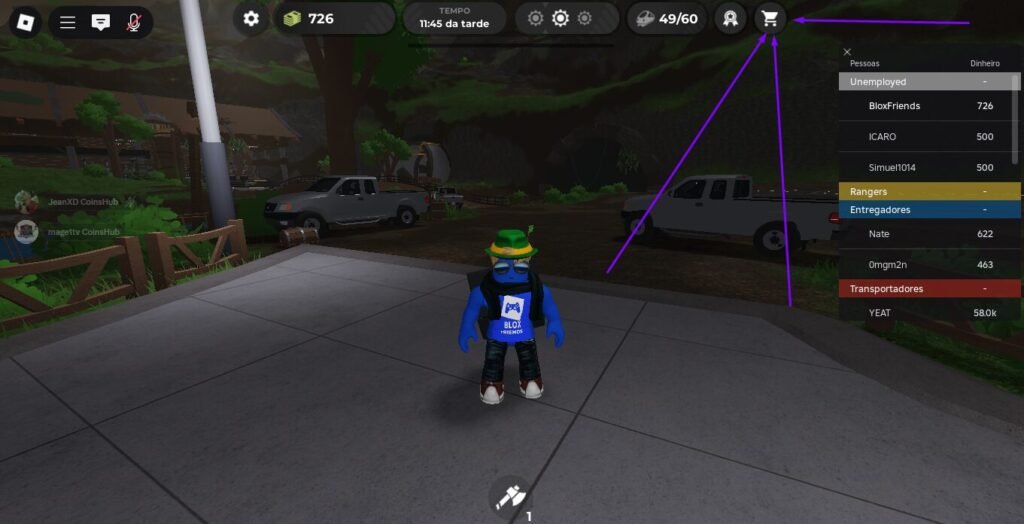Unmute the microphone icon

133,22
